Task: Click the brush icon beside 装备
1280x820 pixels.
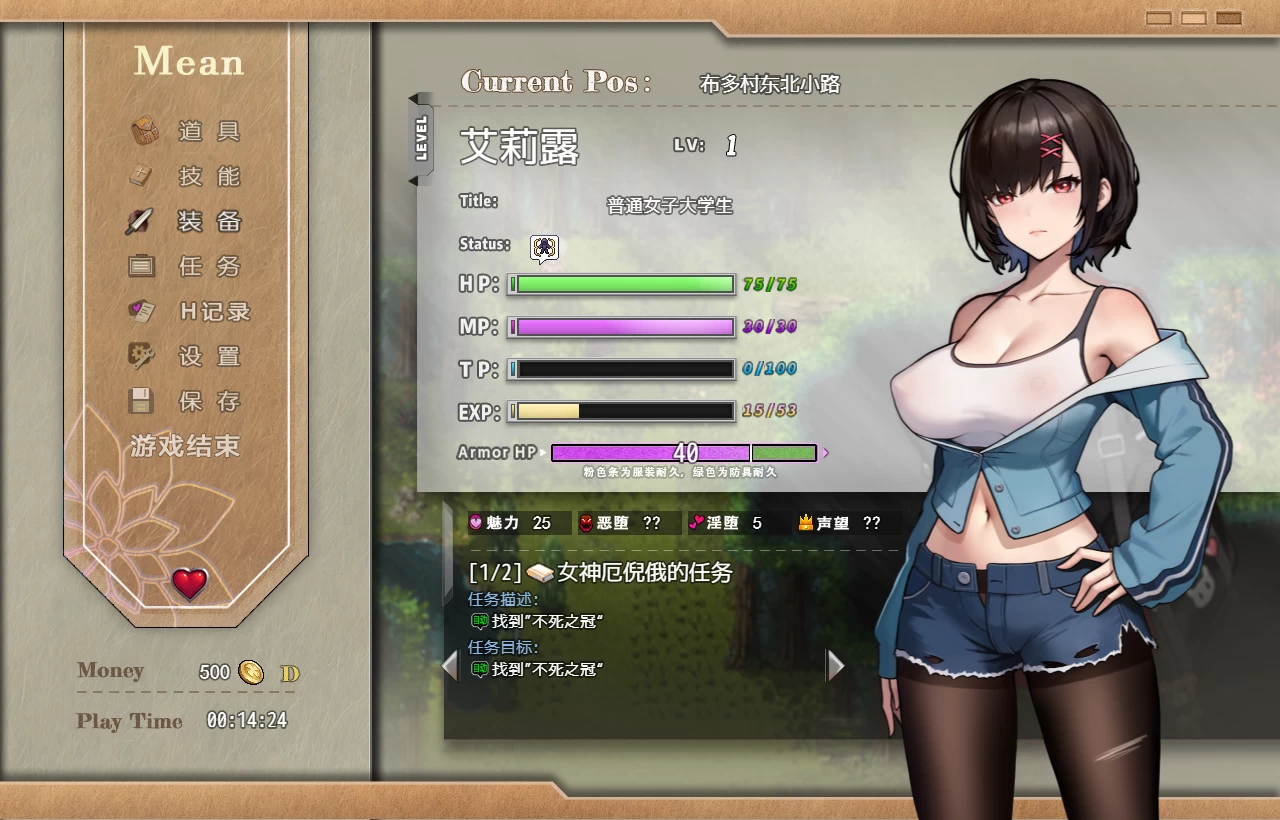Action: click(x=140, y=221)
